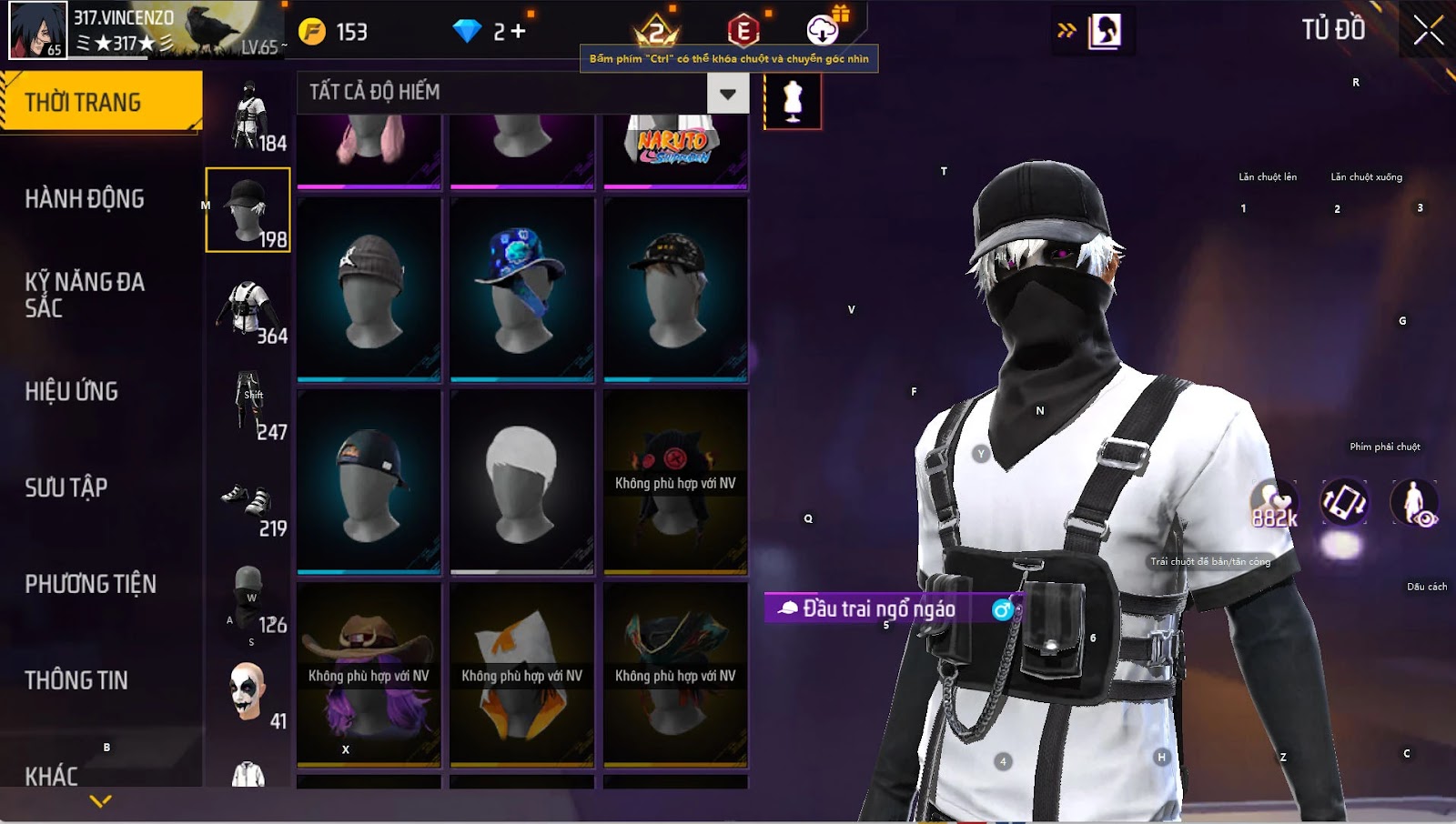Viewport: 1456px width, 824px height.
Task: Add diamonds with the plus button
Action: (518, 32)
